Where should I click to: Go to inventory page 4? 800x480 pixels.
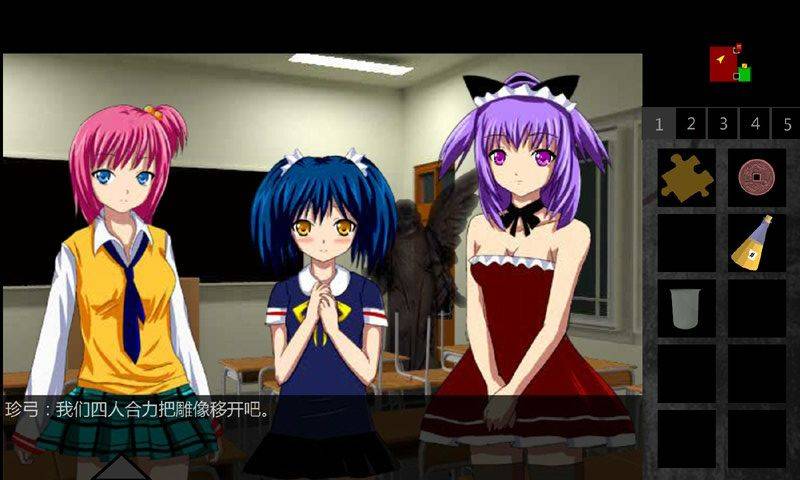click(x=755, y=125)
